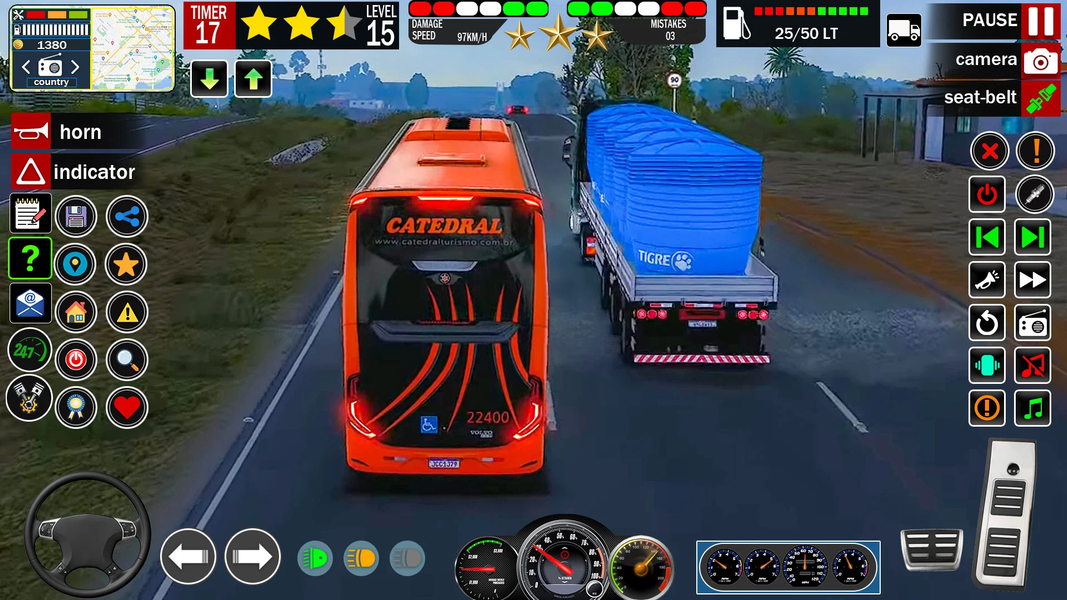
Task: Open the magnifying glass search icon
Action: (126, 360)
